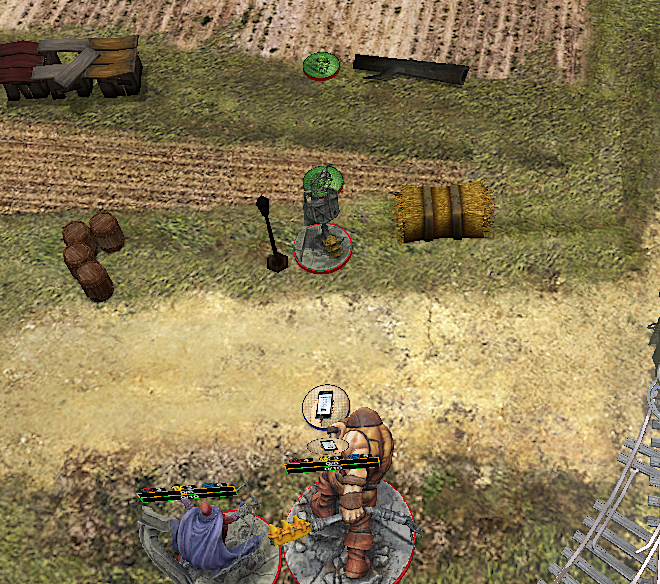The width and height of the screenshot is (660, 584).
Task: Select the green token beside the dark log
Action: pos(321,66)
